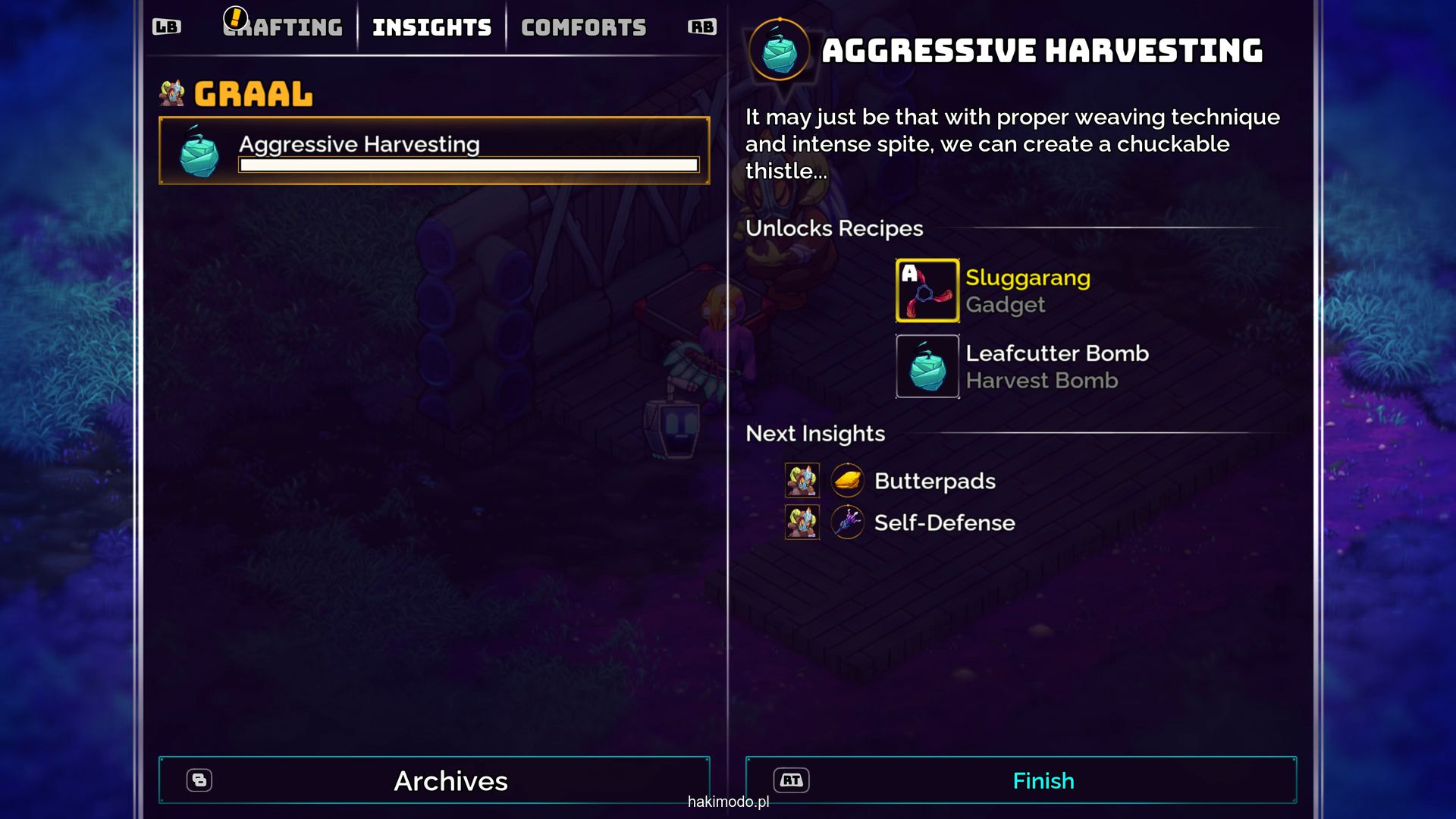Select the Insights tab
1456x819 pixels.
point(431,28)
